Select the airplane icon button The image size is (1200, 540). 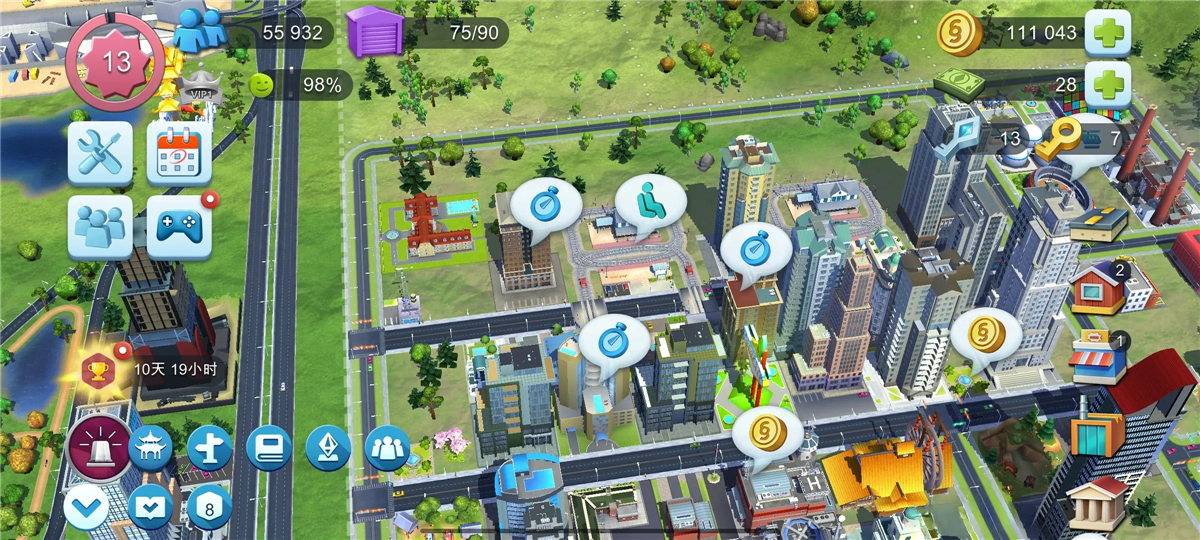click(209, 448)
